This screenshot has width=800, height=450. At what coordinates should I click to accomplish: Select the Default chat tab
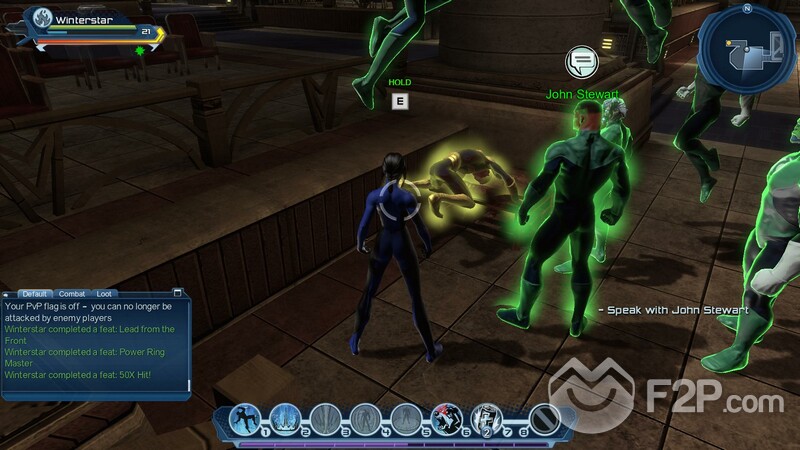click(36, 293)
